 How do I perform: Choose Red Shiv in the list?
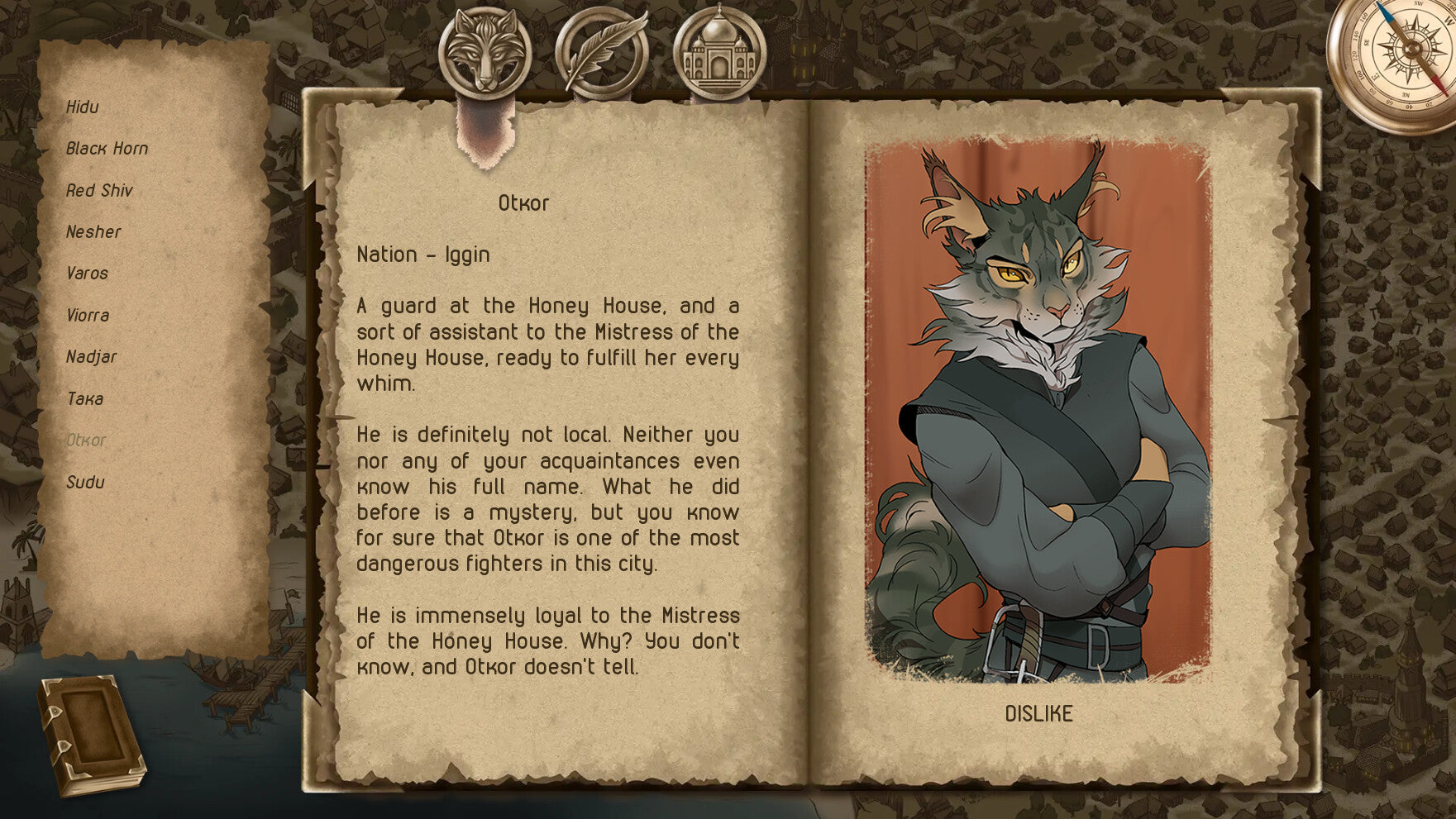pyautogui.click(x=99, y=191)
